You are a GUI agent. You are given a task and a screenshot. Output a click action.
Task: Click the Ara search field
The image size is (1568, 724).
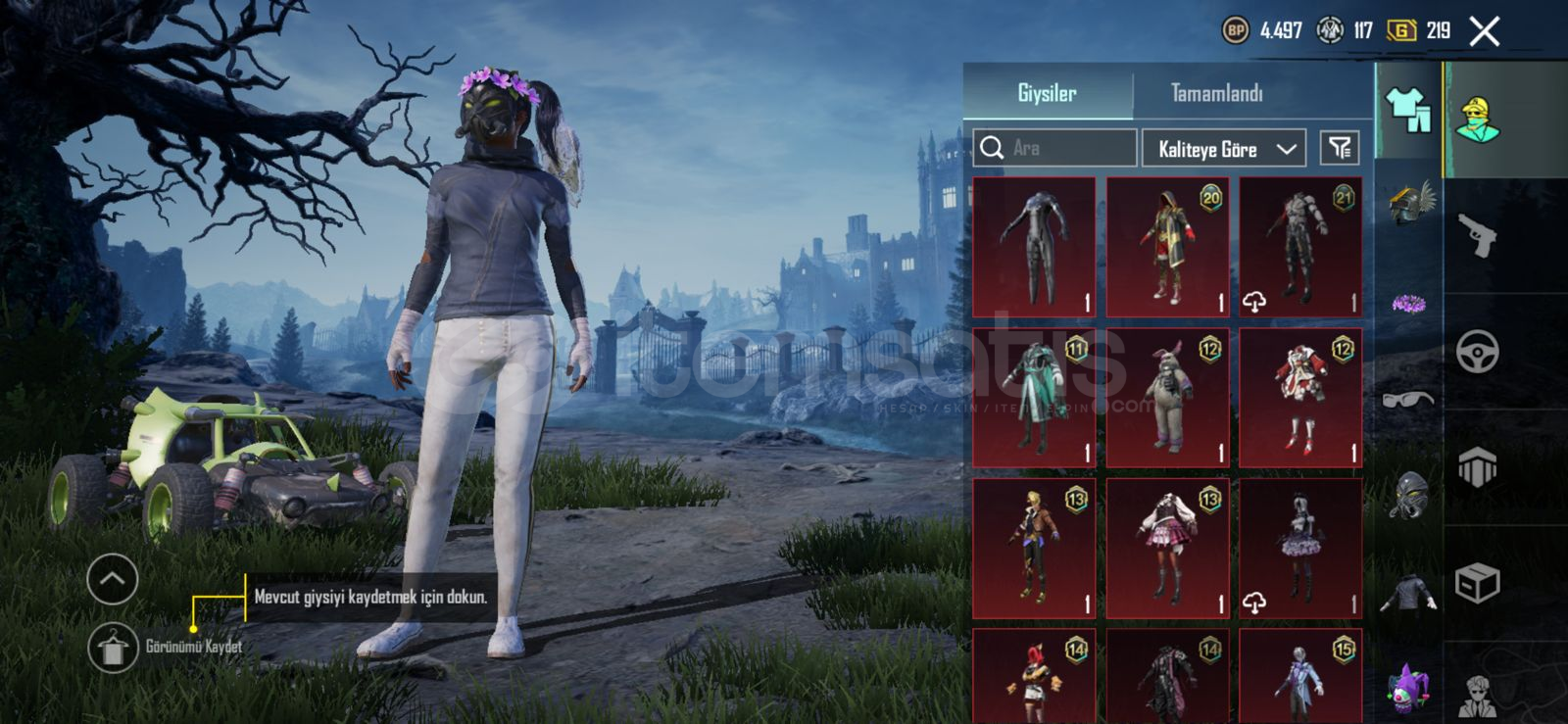pyautogui.click(x=1055, y=148)
